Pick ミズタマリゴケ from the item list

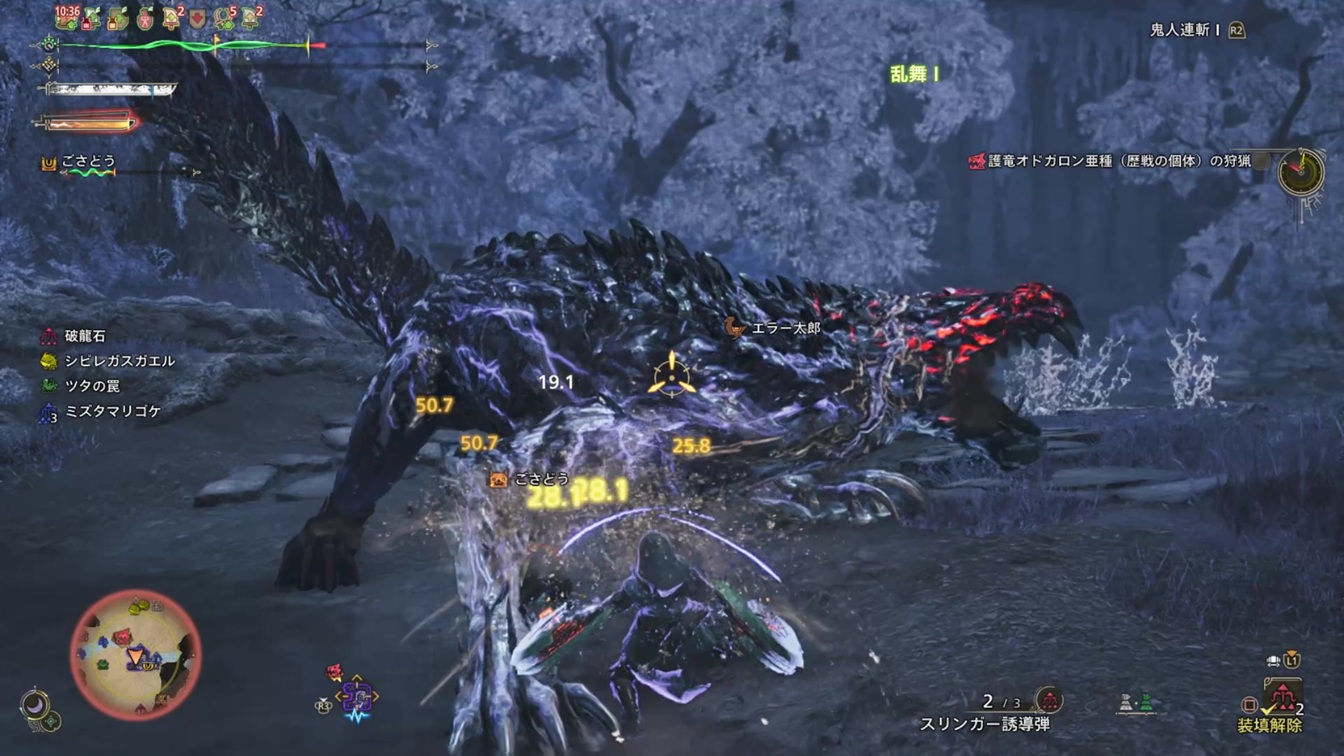click(100, 411)
